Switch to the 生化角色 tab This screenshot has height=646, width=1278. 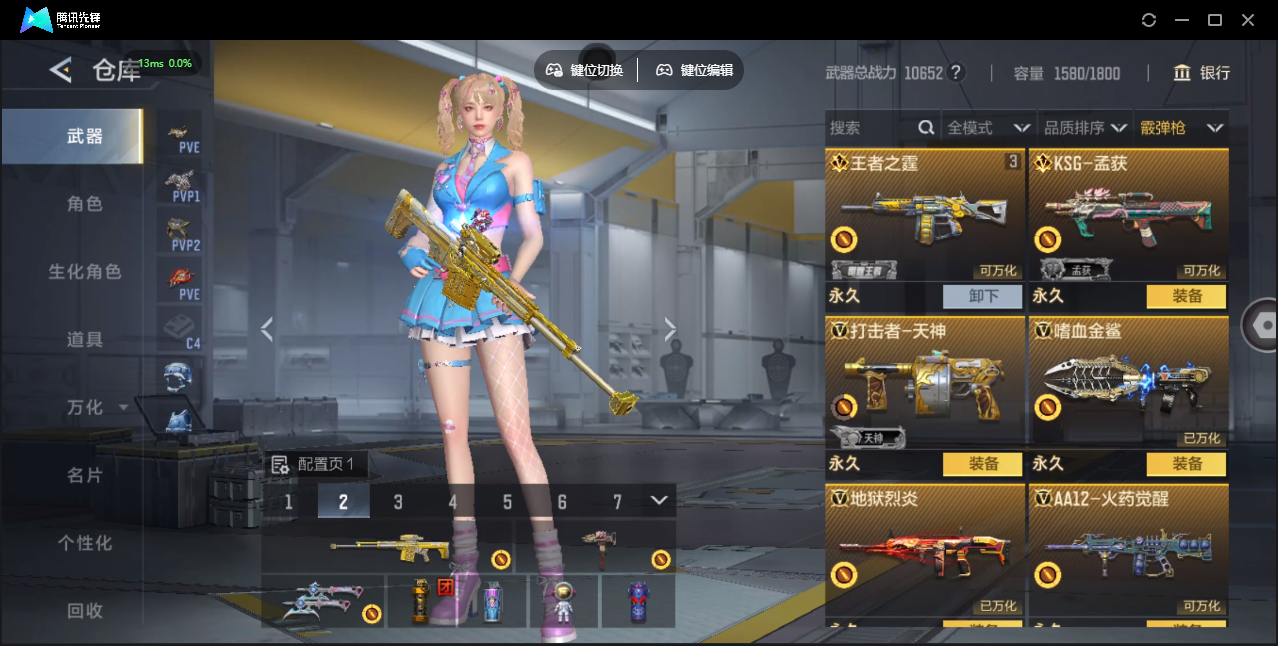click(85, 272)
